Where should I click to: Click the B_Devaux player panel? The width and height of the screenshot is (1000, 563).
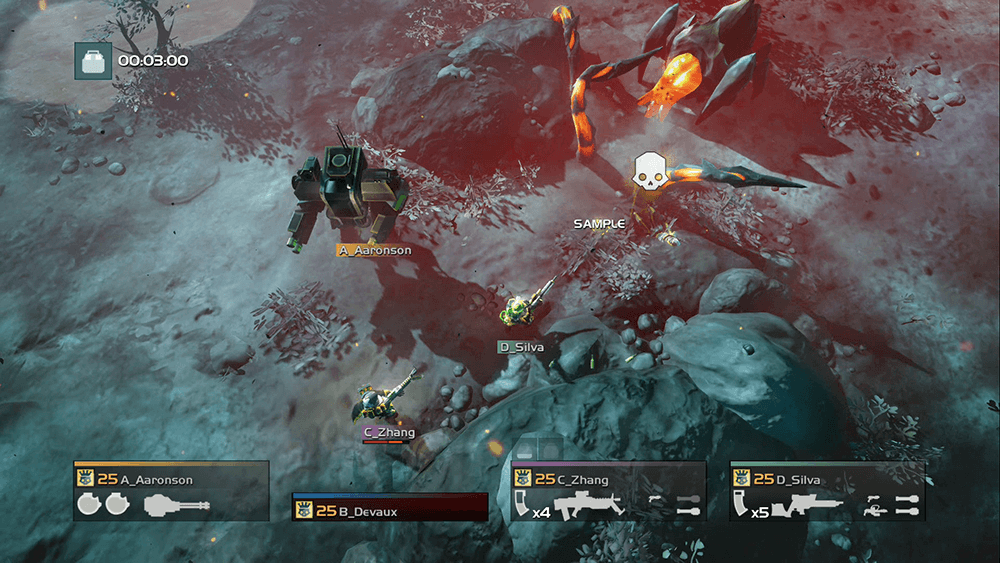(x=389, y=509)
